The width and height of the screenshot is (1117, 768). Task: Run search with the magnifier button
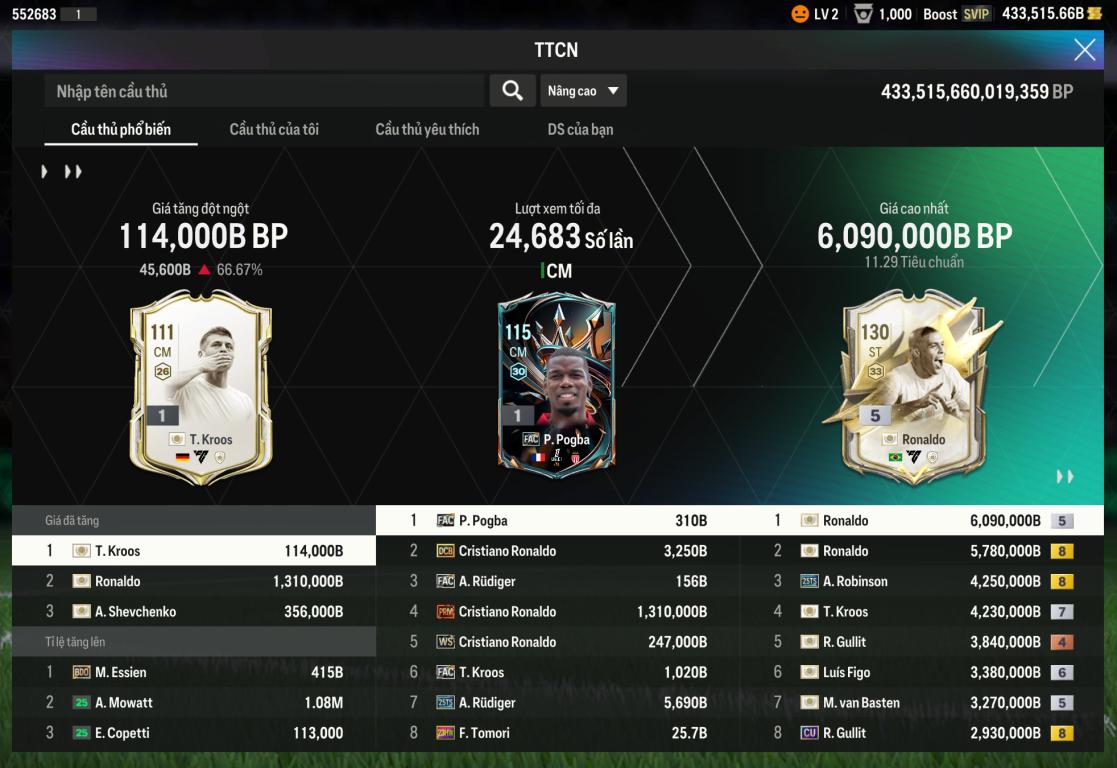point(512,91)
